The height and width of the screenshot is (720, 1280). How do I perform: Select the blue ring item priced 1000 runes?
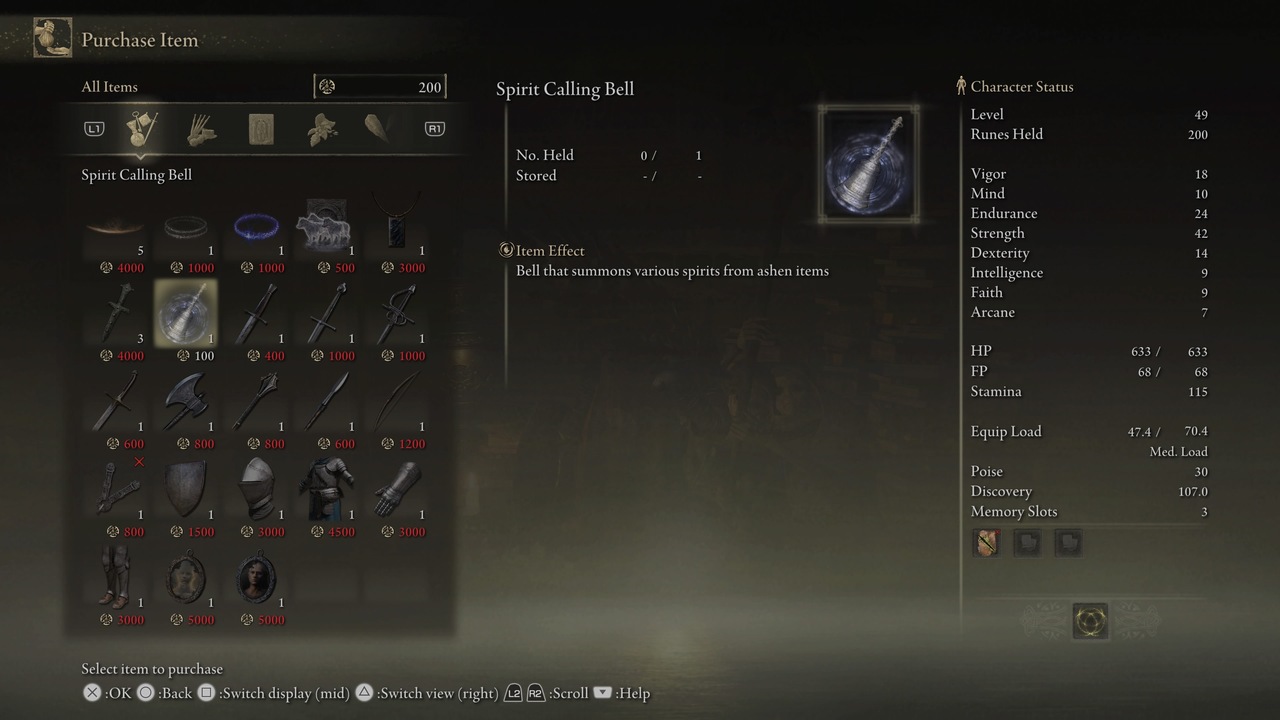click(x=257, y=227)
